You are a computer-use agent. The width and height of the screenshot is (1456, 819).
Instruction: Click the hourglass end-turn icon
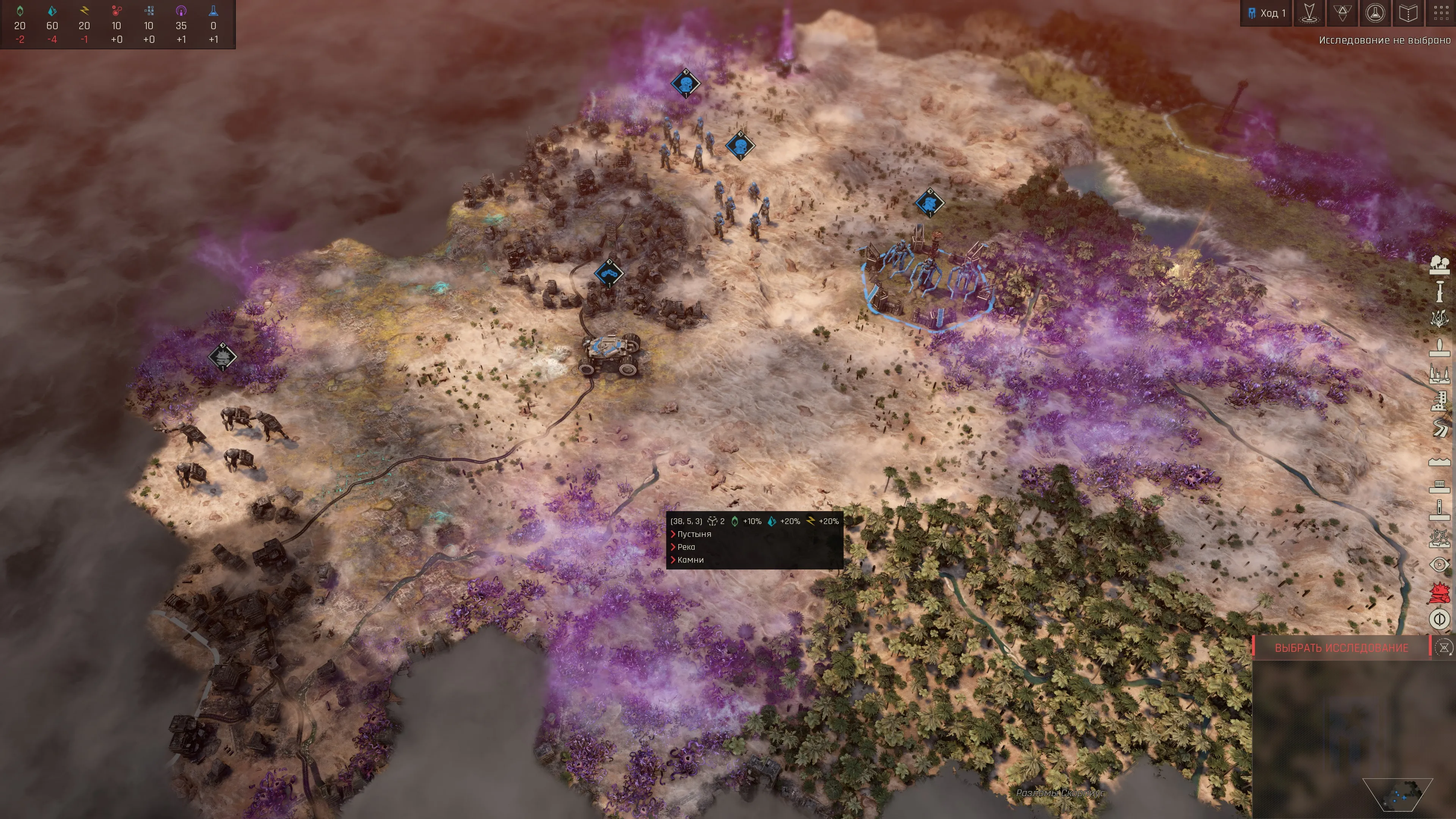pos(1443,648)
